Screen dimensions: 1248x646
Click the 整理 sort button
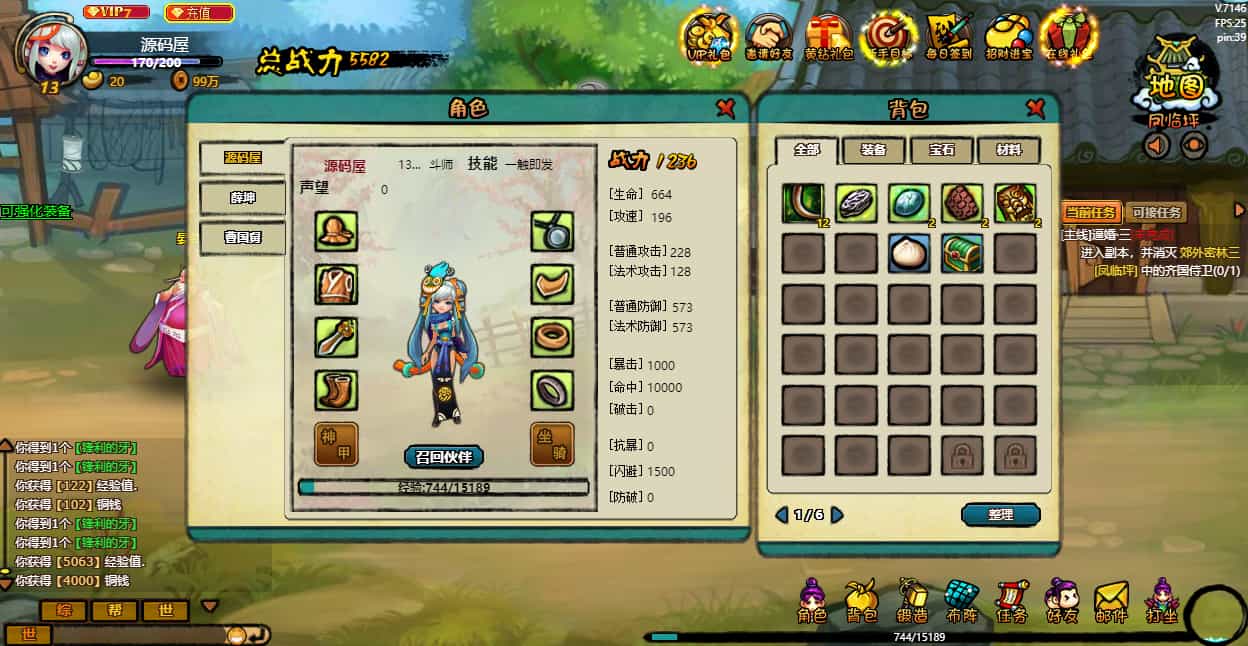coord(1000,514)
